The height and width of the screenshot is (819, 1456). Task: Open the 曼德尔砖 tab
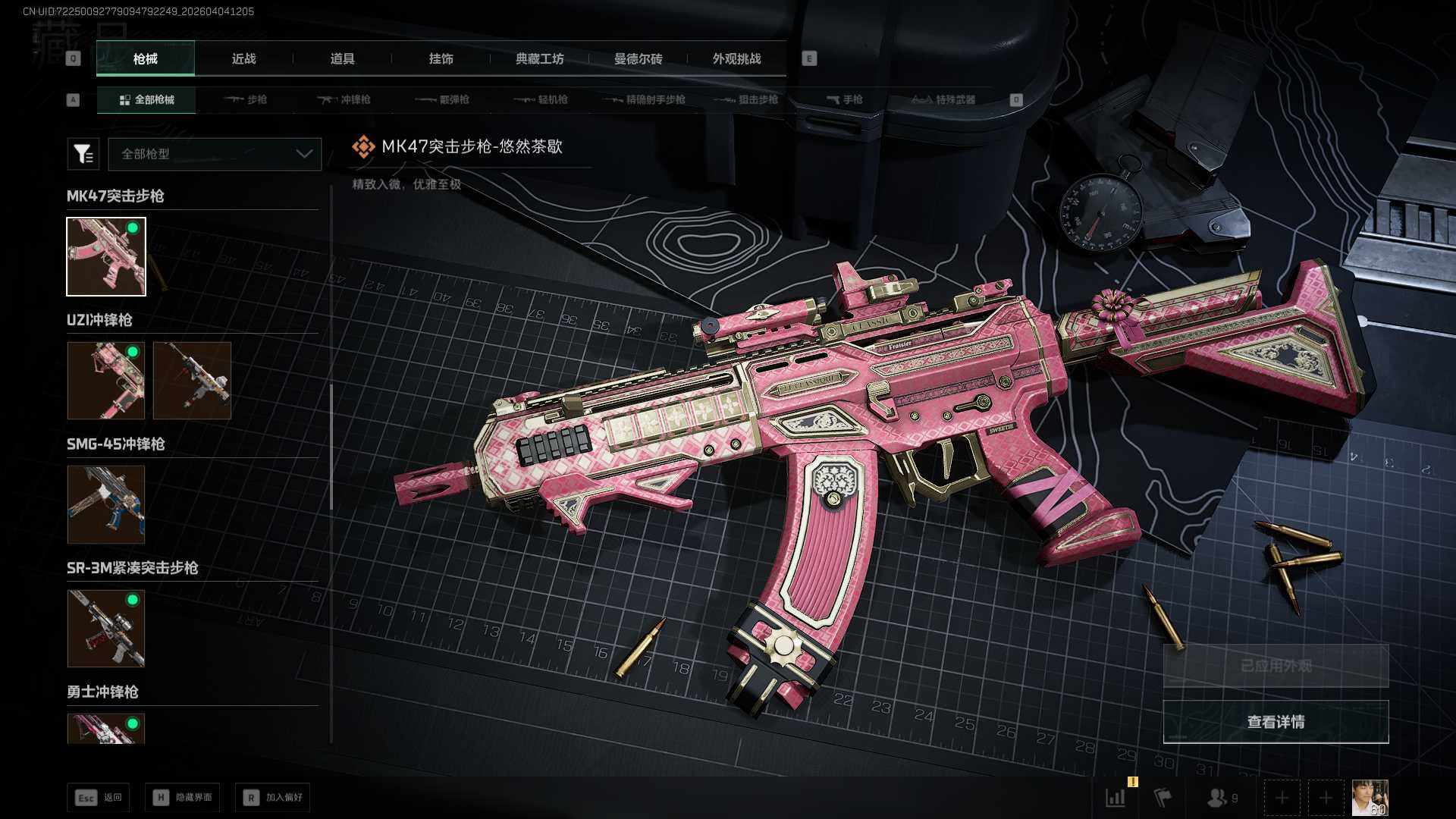[638, 59]
